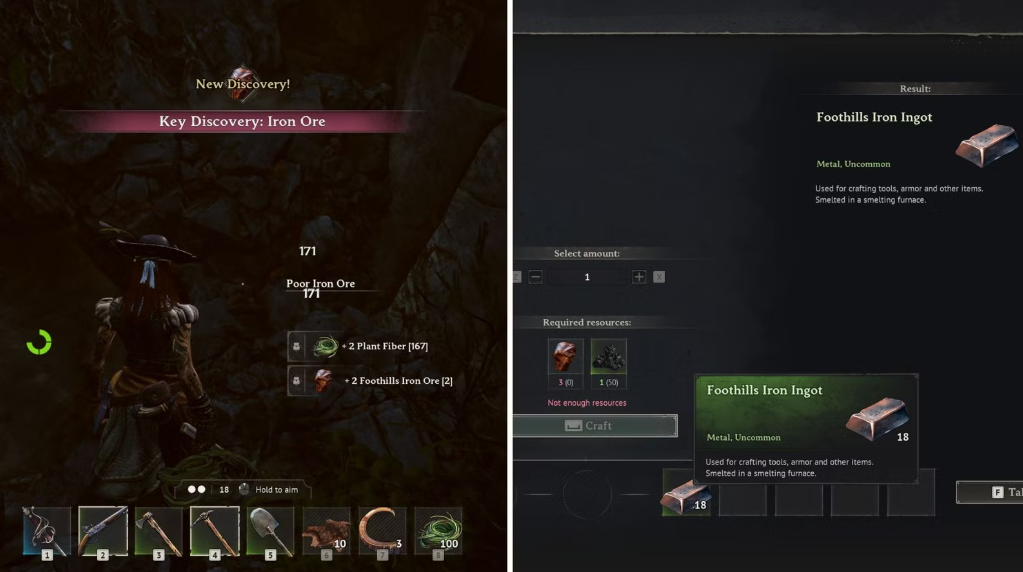Click the Craft button
Image resolution: width=1023 pixels, height=572 pixels.
click(595, 426)
